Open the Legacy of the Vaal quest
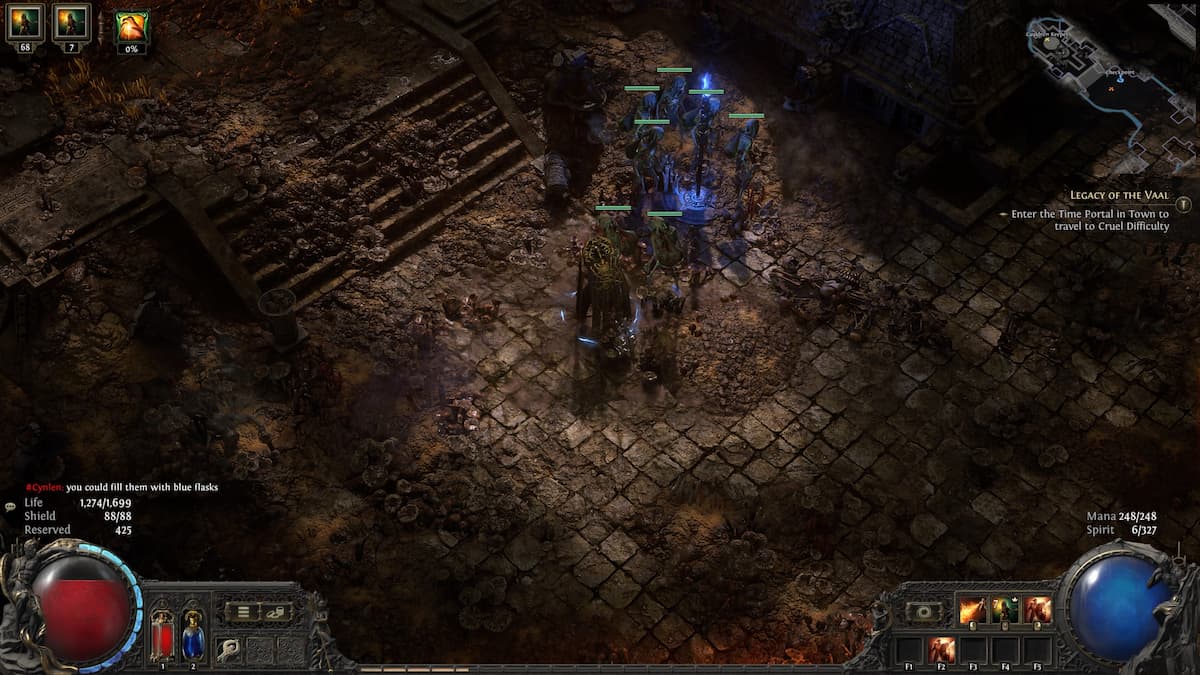Image resolution: width=1200 pixels, height=675 pixels. pyautogui.click(x=1119, y=196)
